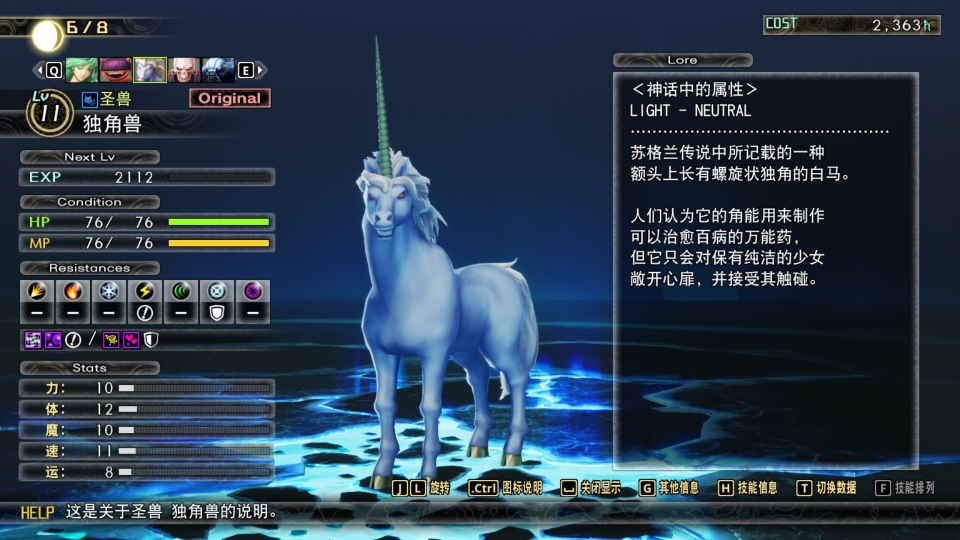Click the lightning bolt resistance icon
The image size is (960, 540).
pos(144,291)
